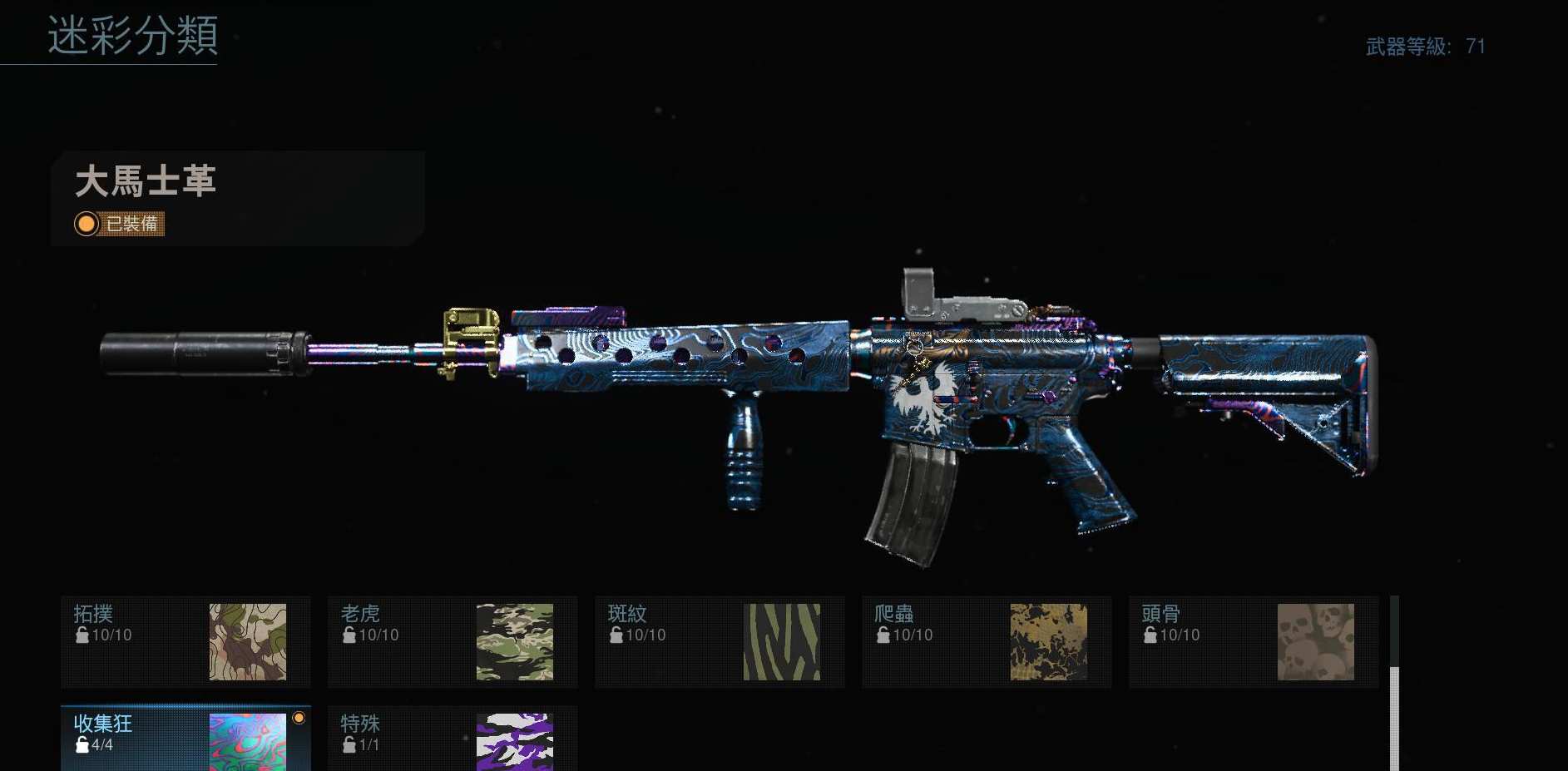Choose the 斑紋 camo category
Viewport: 1568px width, 771px height.
pyautogui.click(x=720, y=641)
